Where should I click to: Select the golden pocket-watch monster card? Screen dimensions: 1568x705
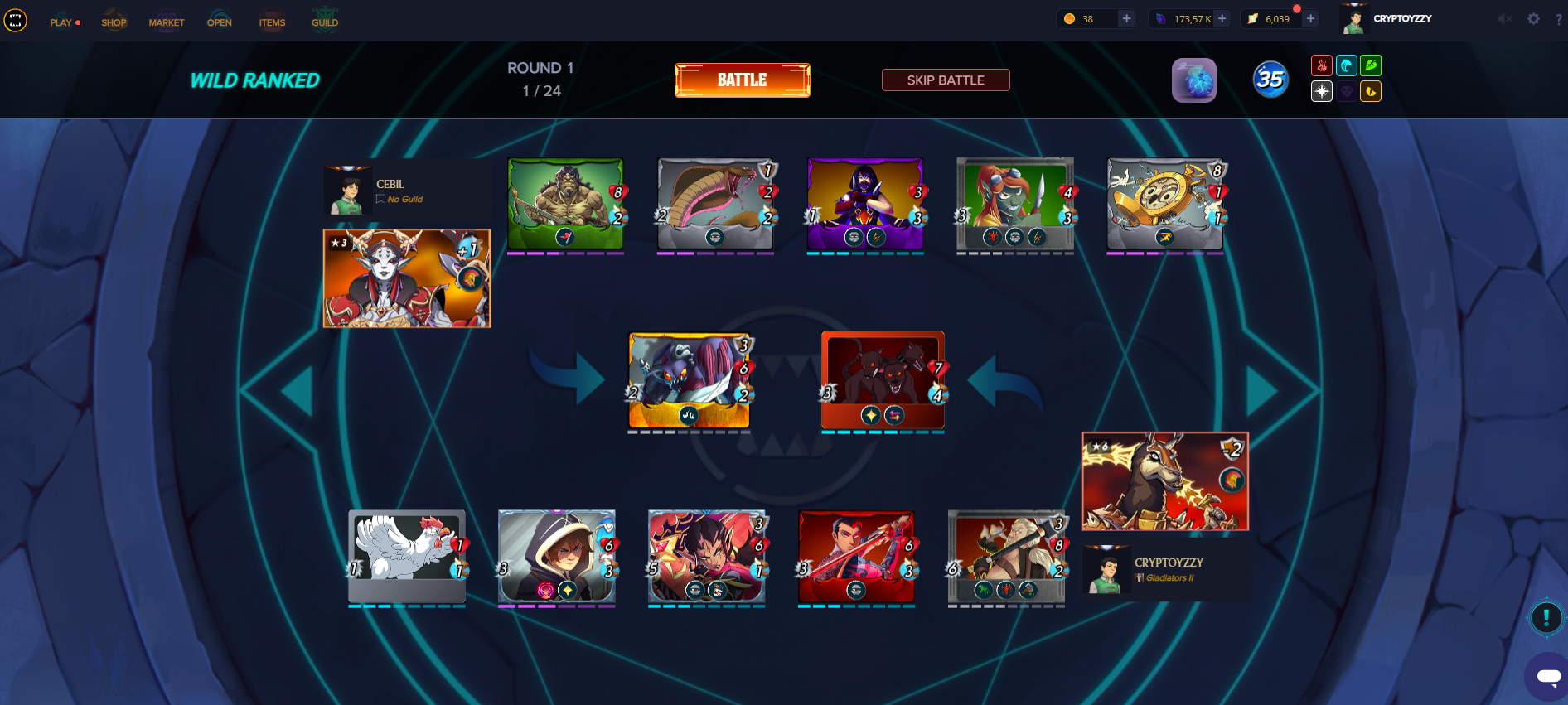1164,204
